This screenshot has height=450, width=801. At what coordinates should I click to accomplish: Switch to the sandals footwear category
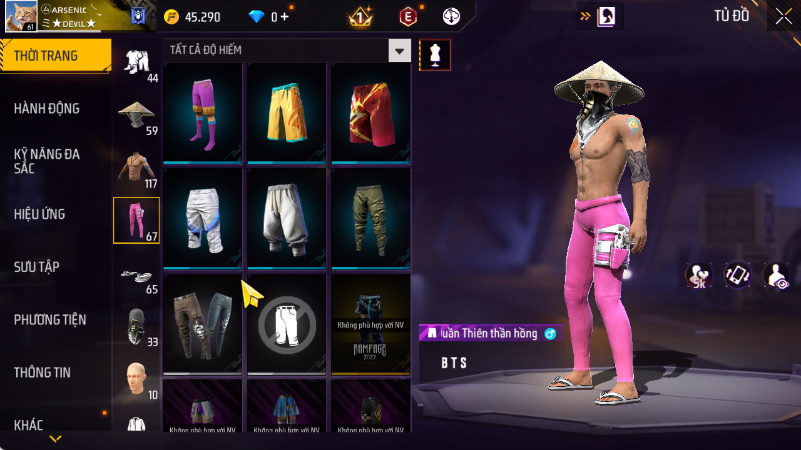pyautogui.click(x=136, y=274)
